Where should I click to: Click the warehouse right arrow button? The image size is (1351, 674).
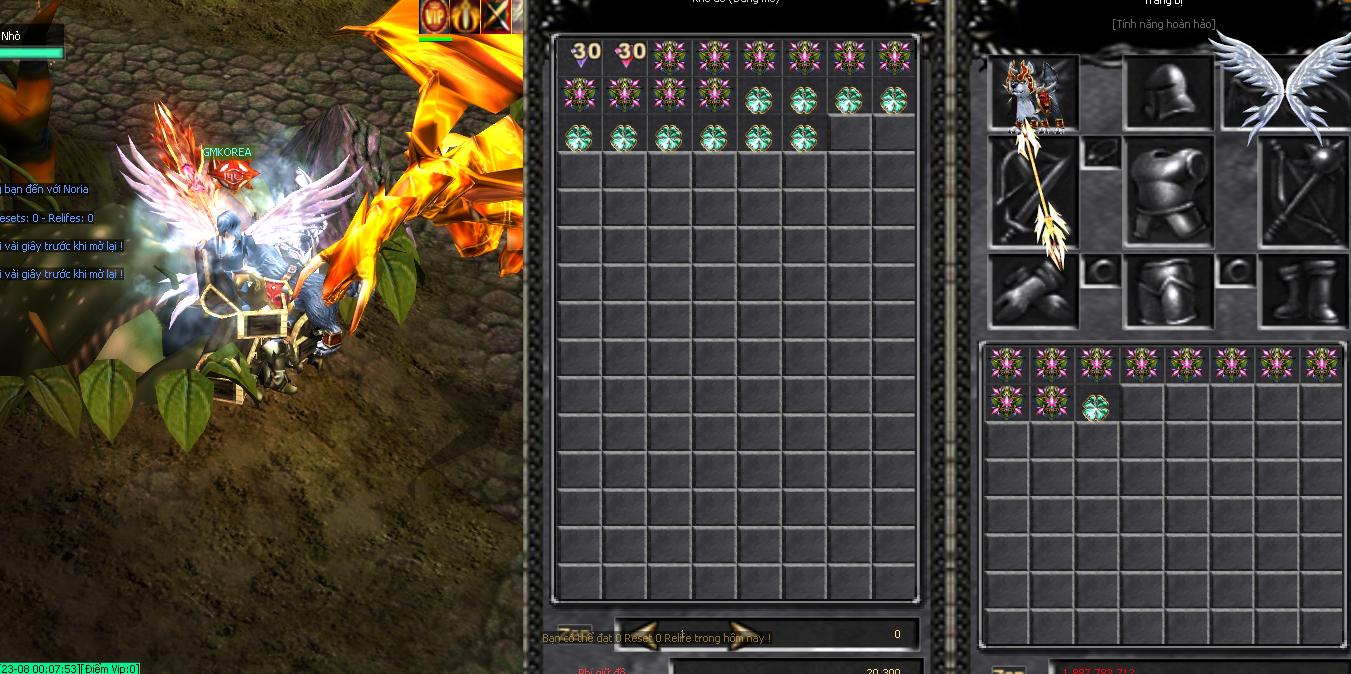click(x=742, y=635)
